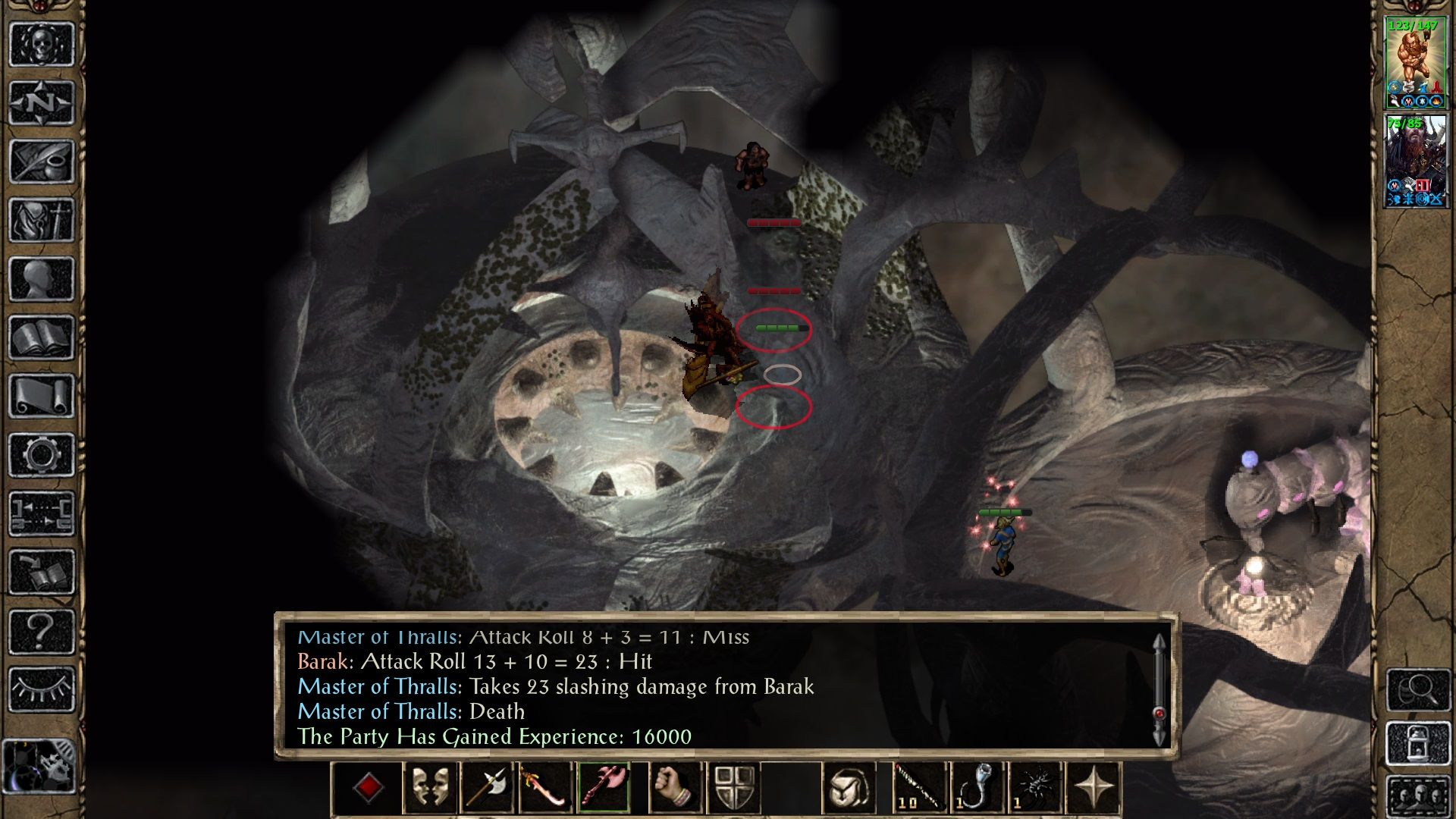This screenshot has height=819, width=1456.
Task: Lock the GUI using the padlock icon
Action: [x=1419, y=742]
